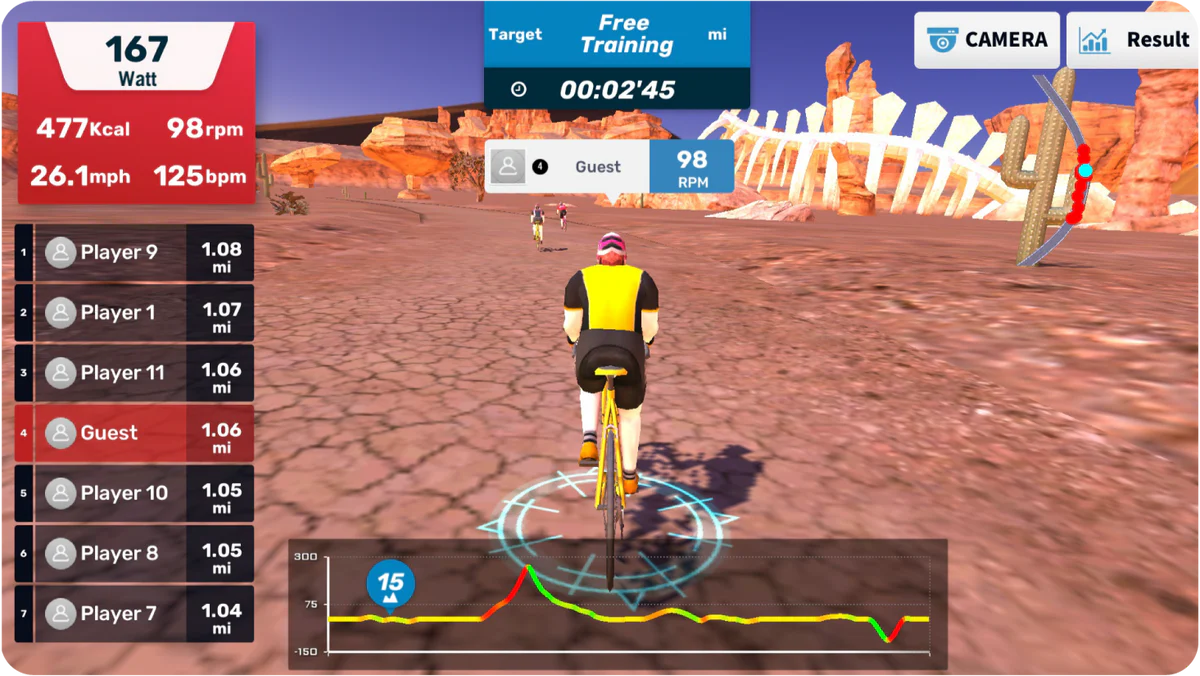Open the CAMERA view button
Viewport: 1200px width, 676px height.
click(x=986, y=40)
